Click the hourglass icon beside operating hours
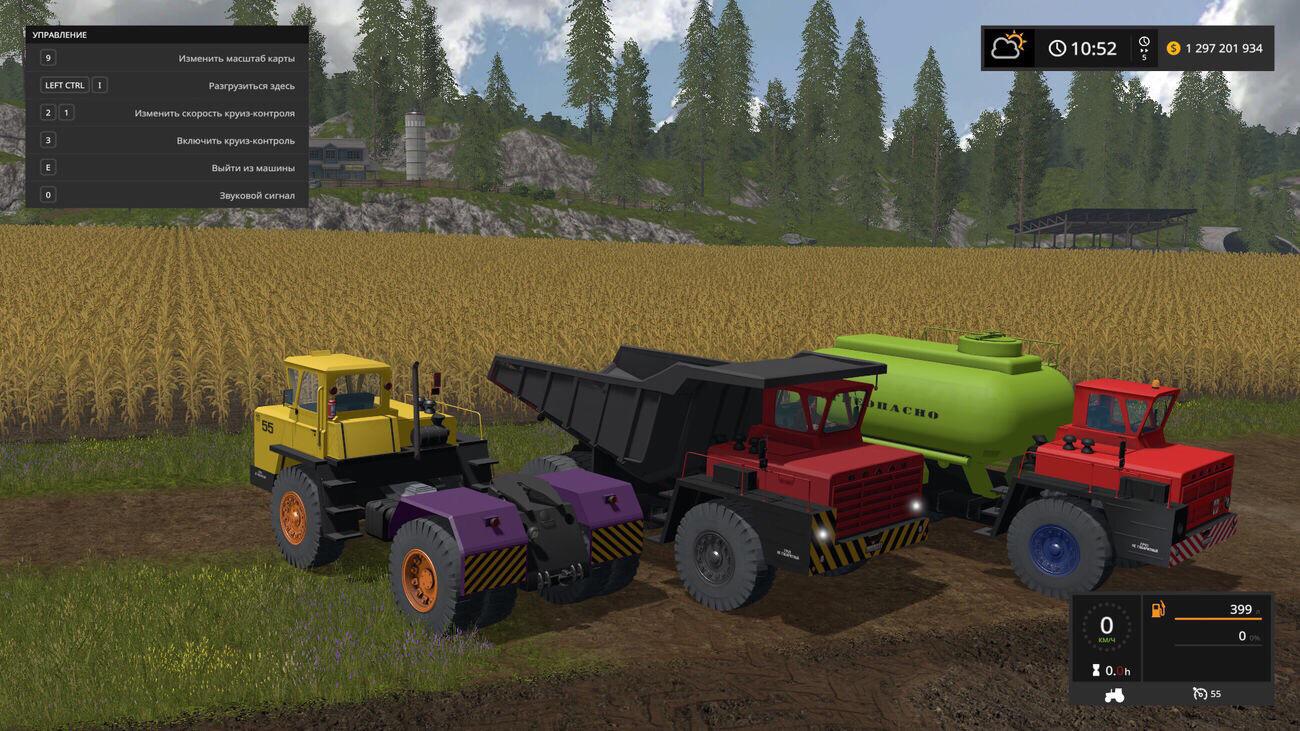This screenshot has height=731, width=1300. (x=1096, y=671)
